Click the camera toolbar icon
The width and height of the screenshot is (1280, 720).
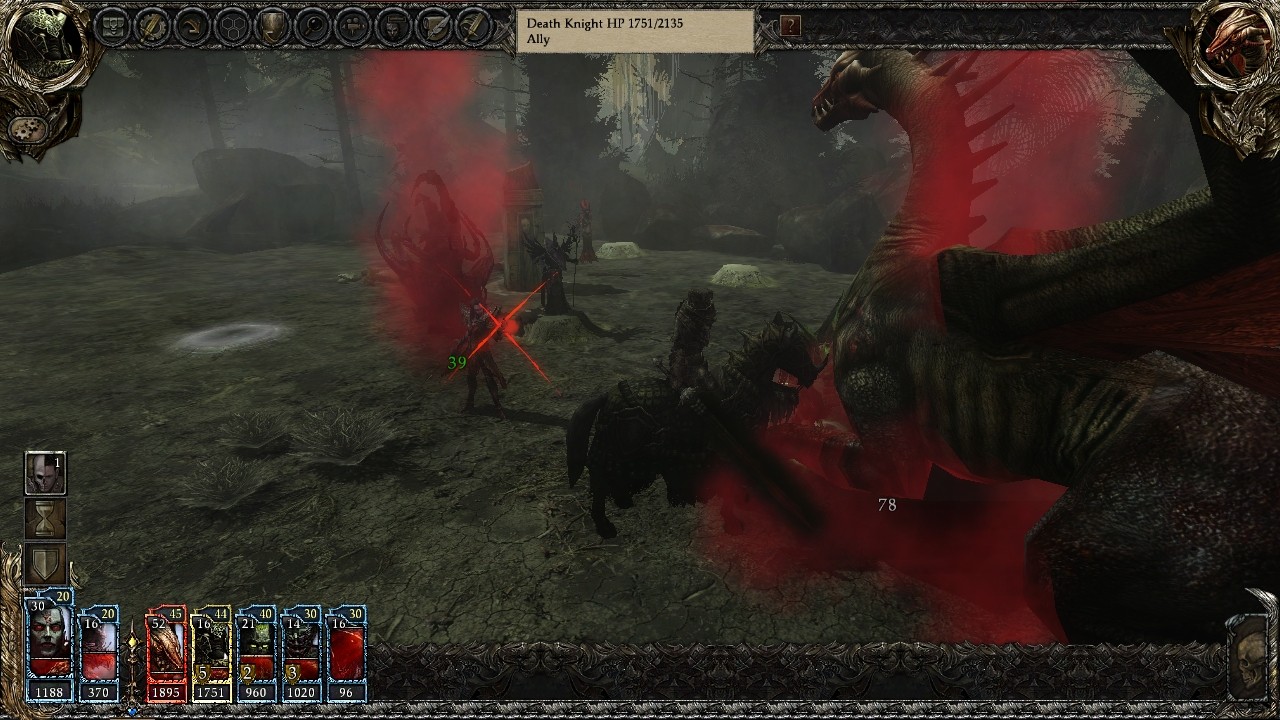(x=353, y=26)
